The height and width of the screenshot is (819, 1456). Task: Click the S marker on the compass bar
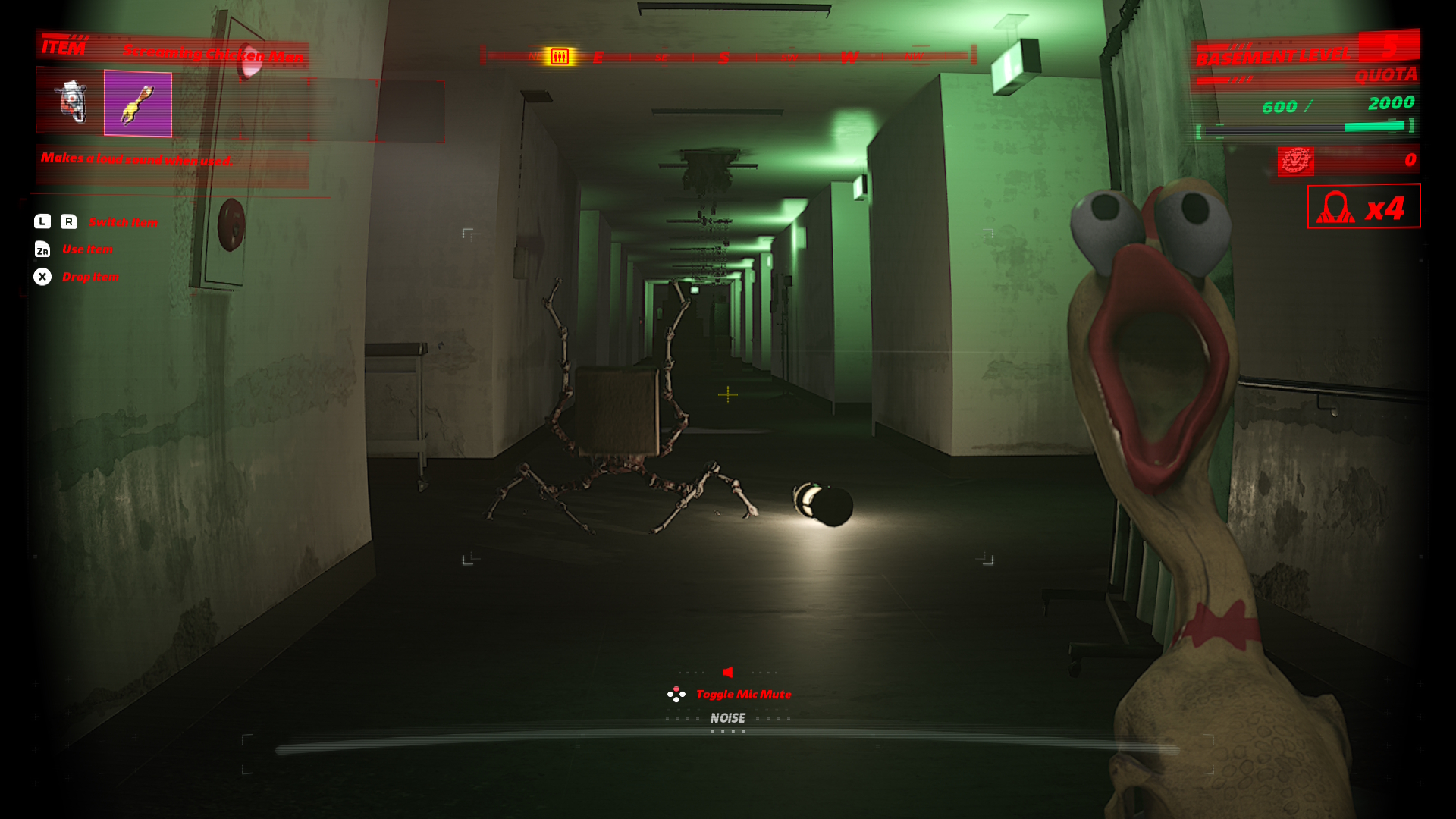tap(723, 56)
